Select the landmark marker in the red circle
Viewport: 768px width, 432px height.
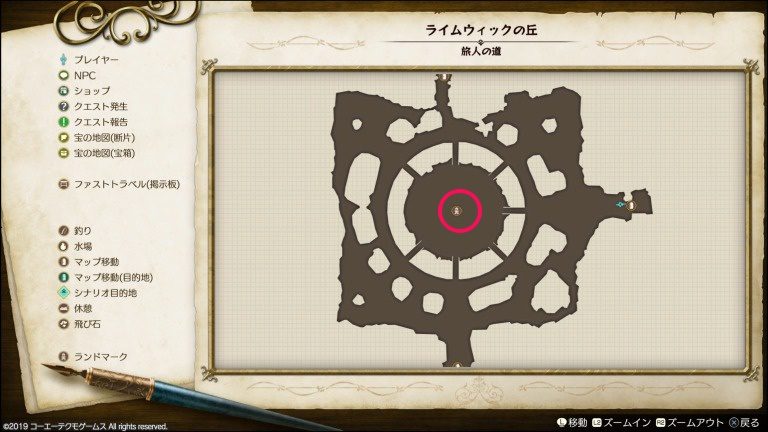click(458, 211)
